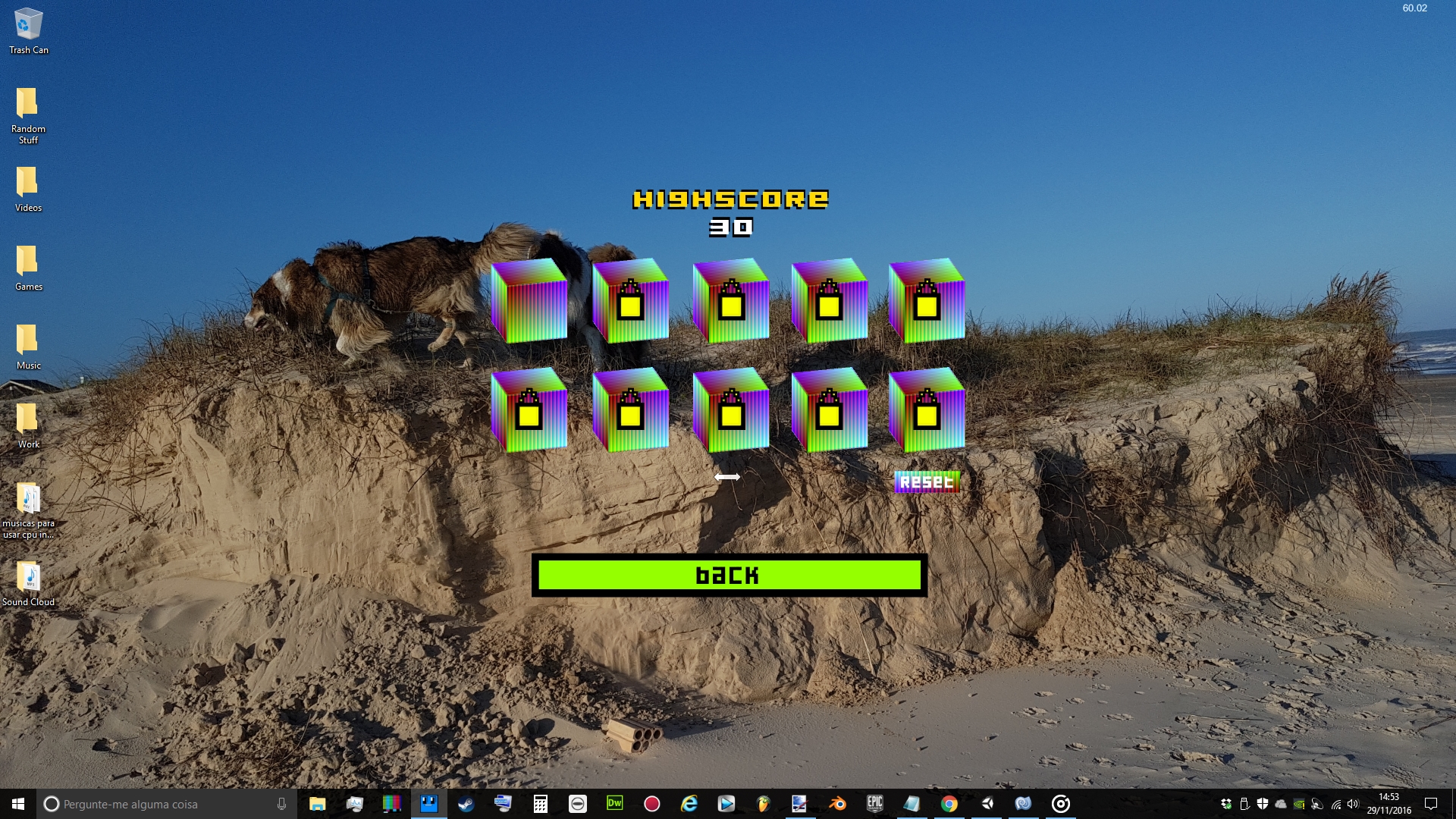Launch Blender from the taskbar

point(836,804)
